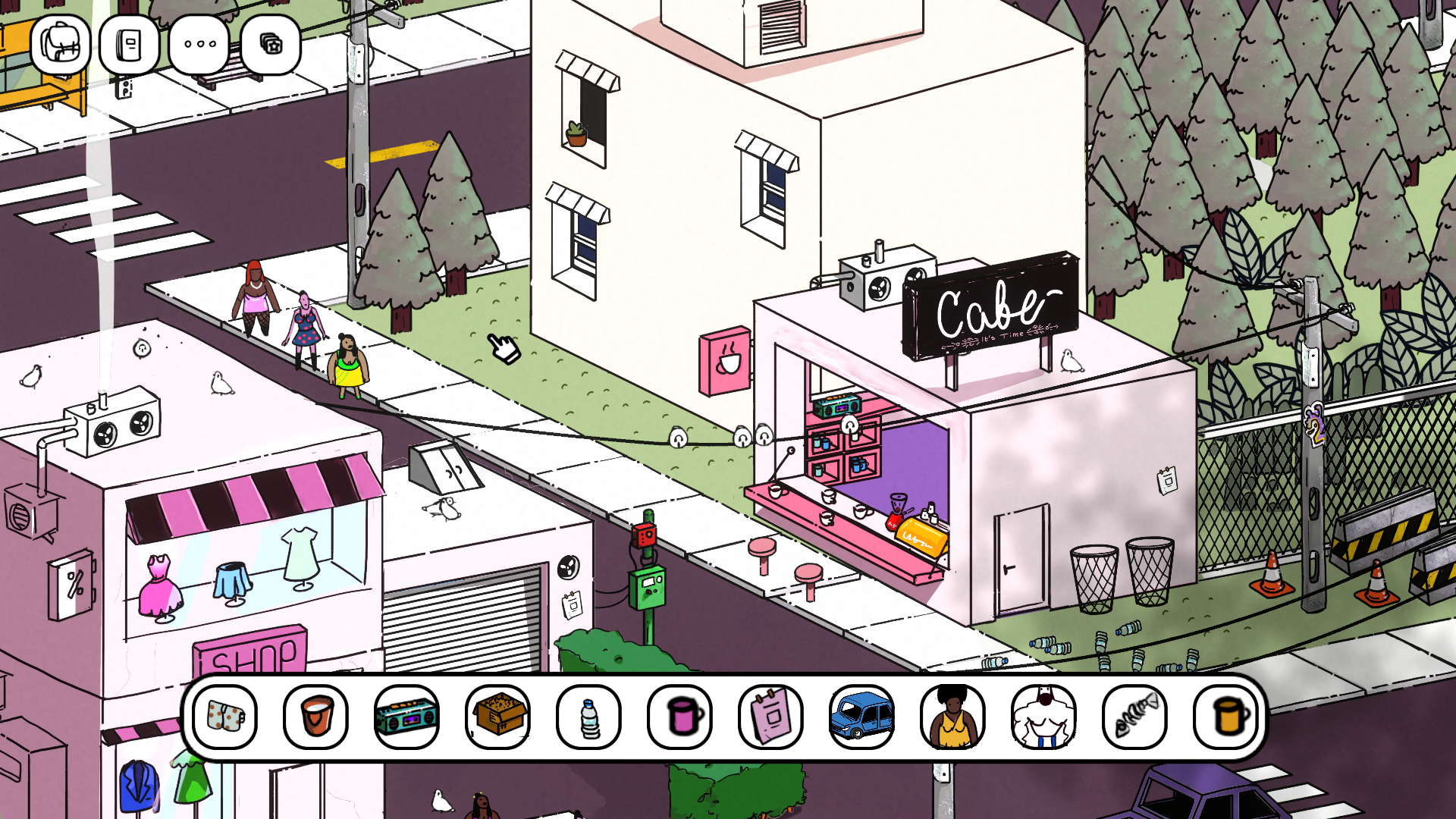Image resolution: width=1456 pixels, height=819 pixels.
Task: Select the pink mug target
Action: tap(680, 717)
